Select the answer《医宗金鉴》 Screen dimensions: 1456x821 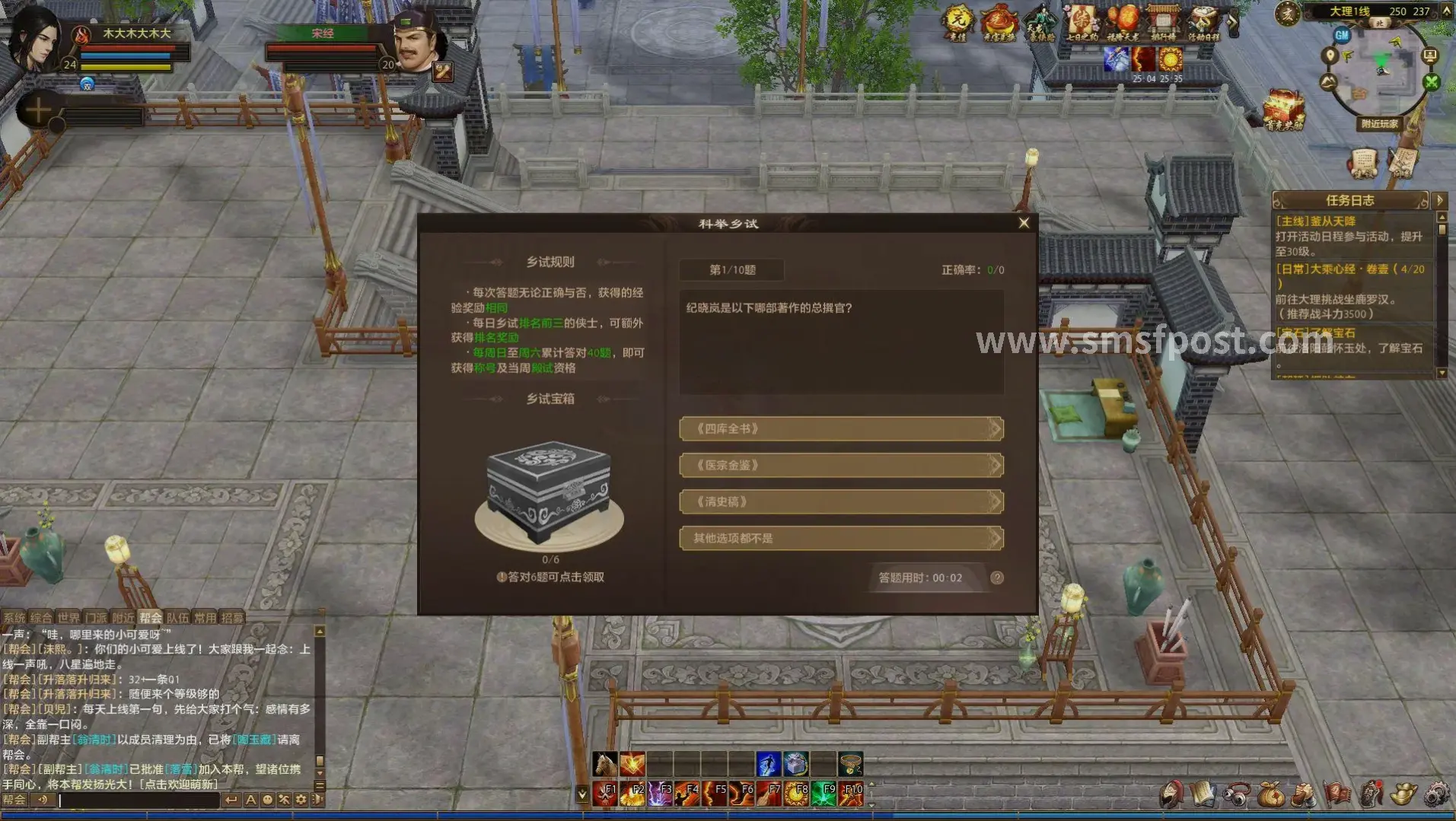[840, 466]
